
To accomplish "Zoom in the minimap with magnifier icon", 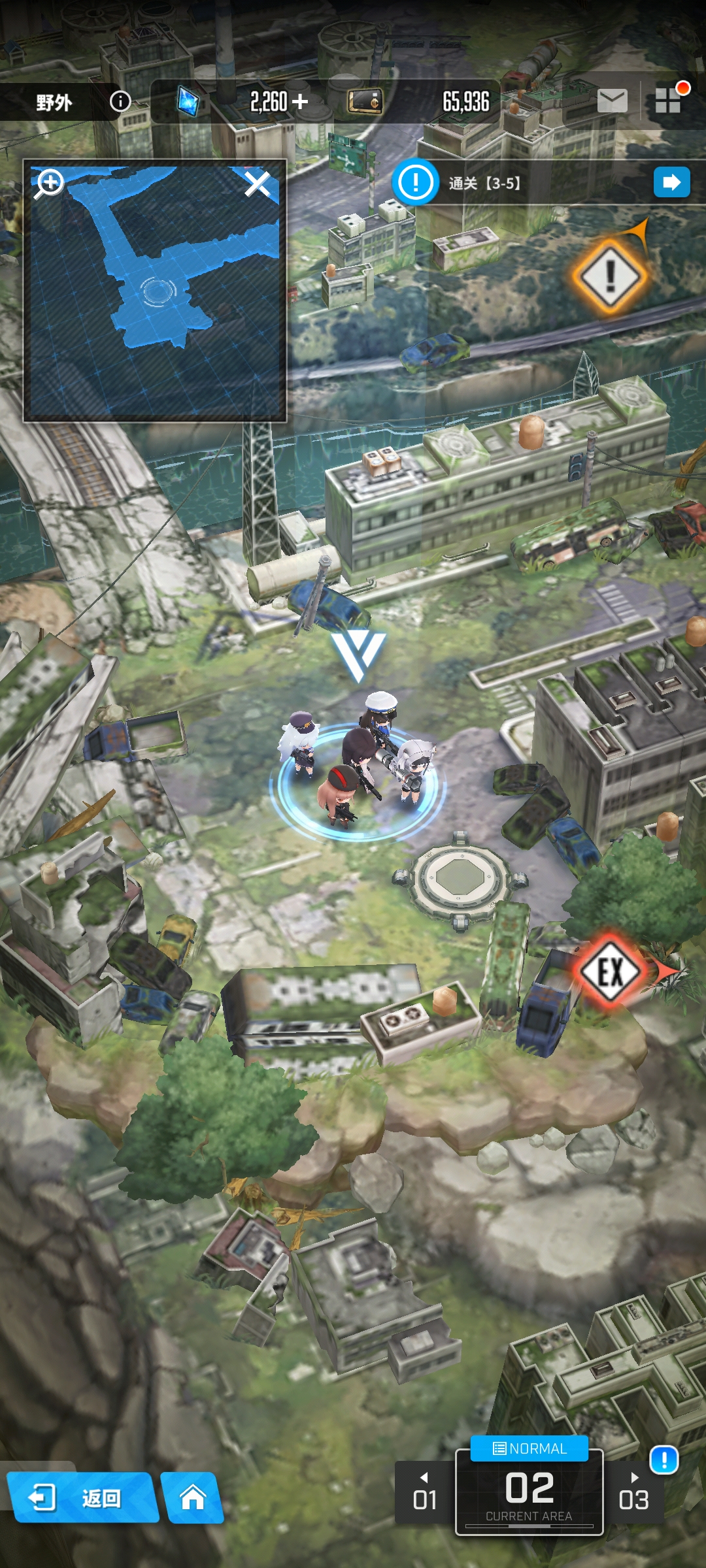I will [50, 184].
